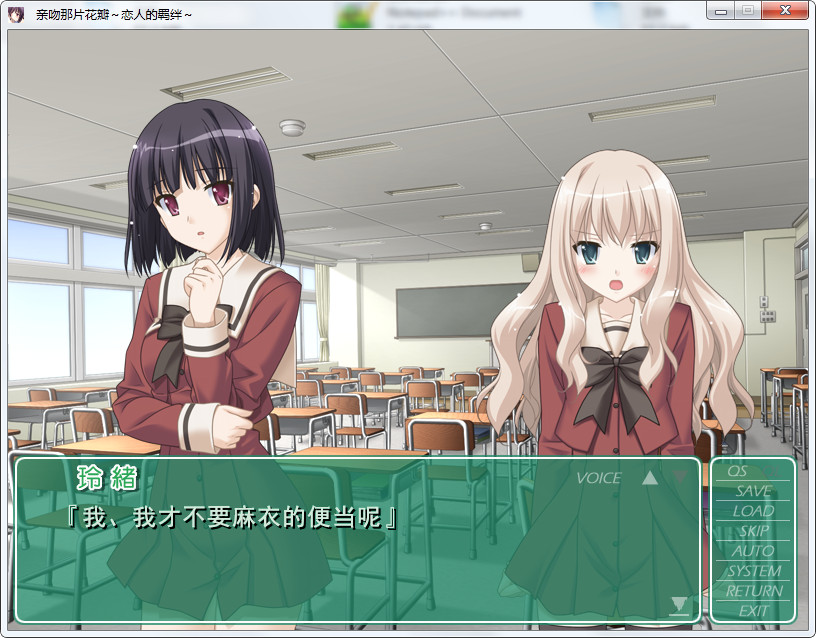The height and width of the screenshot is (638, 816).
Task: Advance text with the underlined down arrow
Action: 680,605
